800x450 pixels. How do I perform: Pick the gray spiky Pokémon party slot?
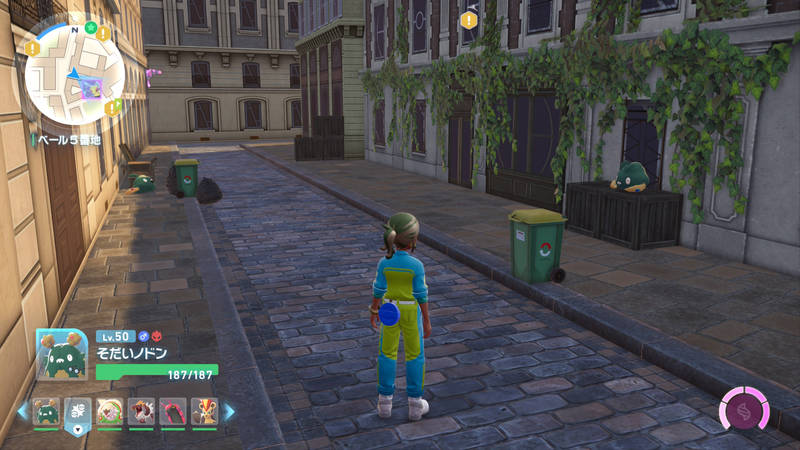coord(141,411)
